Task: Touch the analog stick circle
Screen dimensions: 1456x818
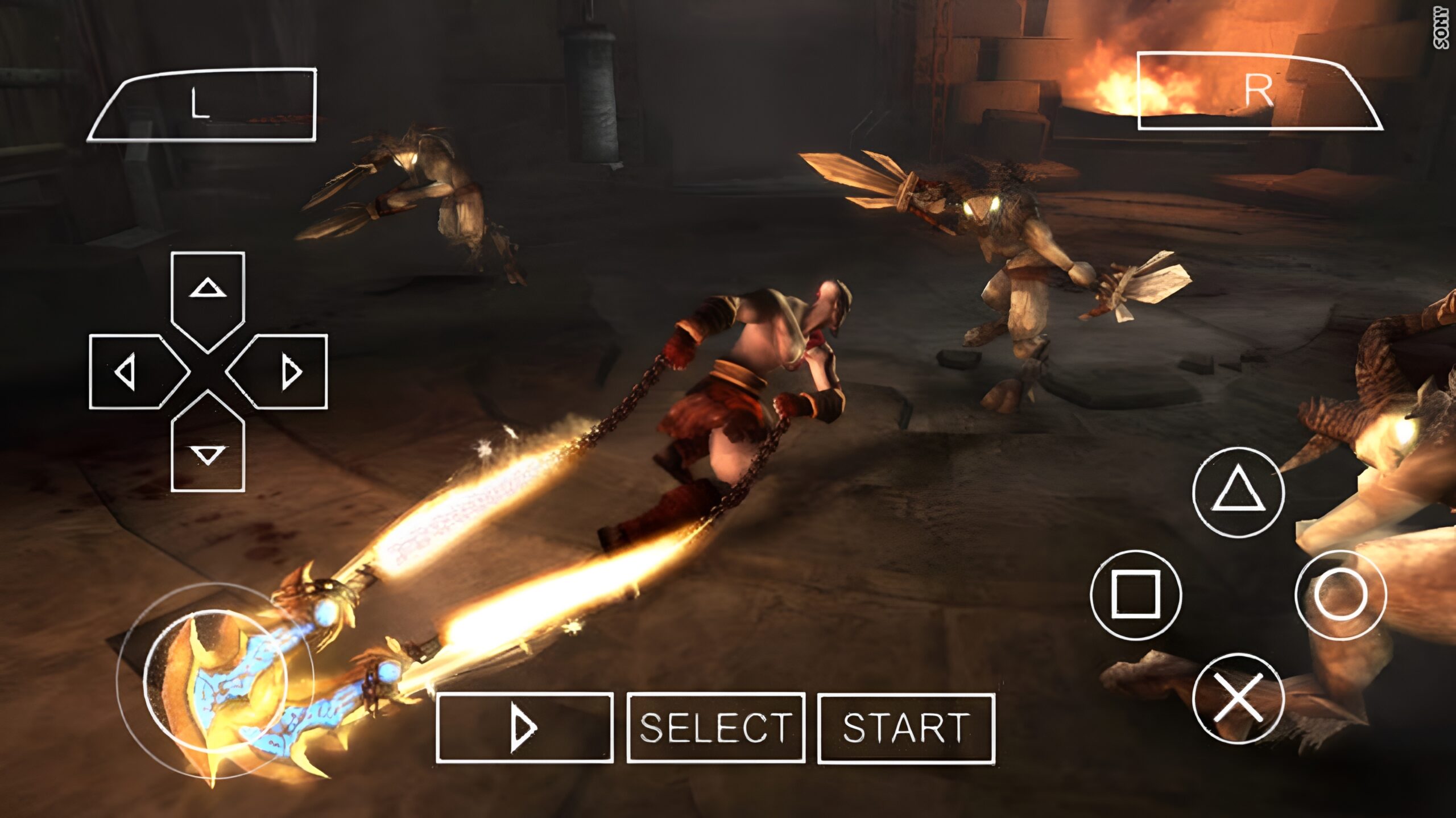Action: click(x=215, y=680)
